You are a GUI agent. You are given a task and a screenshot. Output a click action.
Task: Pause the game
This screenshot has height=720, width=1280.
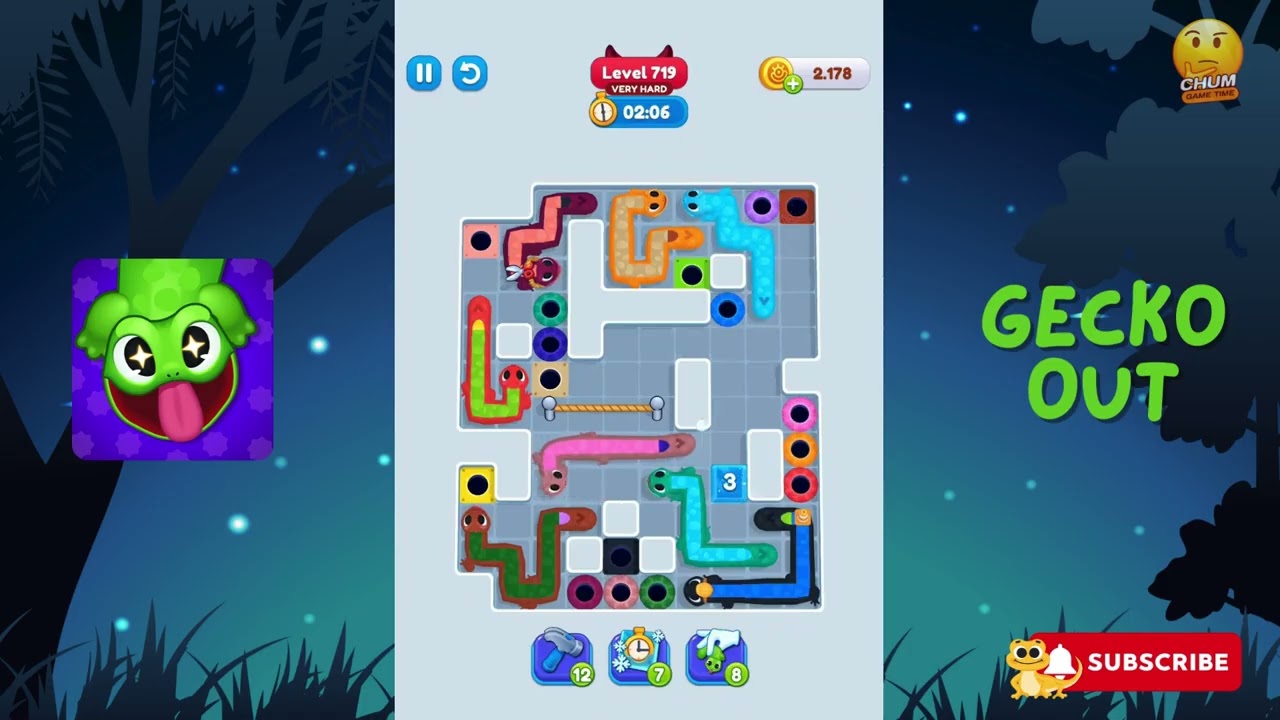pyautogui.click(x=423, y=73)
